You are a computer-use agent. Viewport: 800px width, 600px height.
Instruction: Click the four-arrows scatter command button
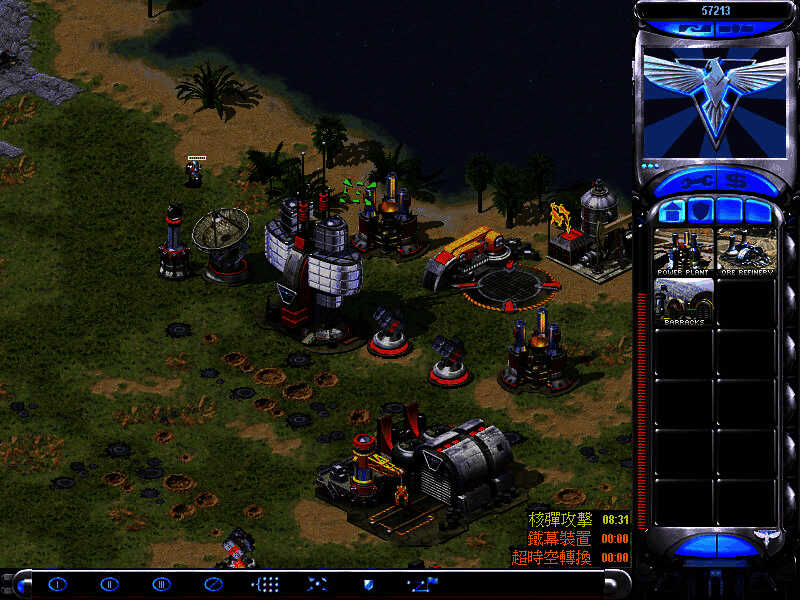[x=317, y=583]
